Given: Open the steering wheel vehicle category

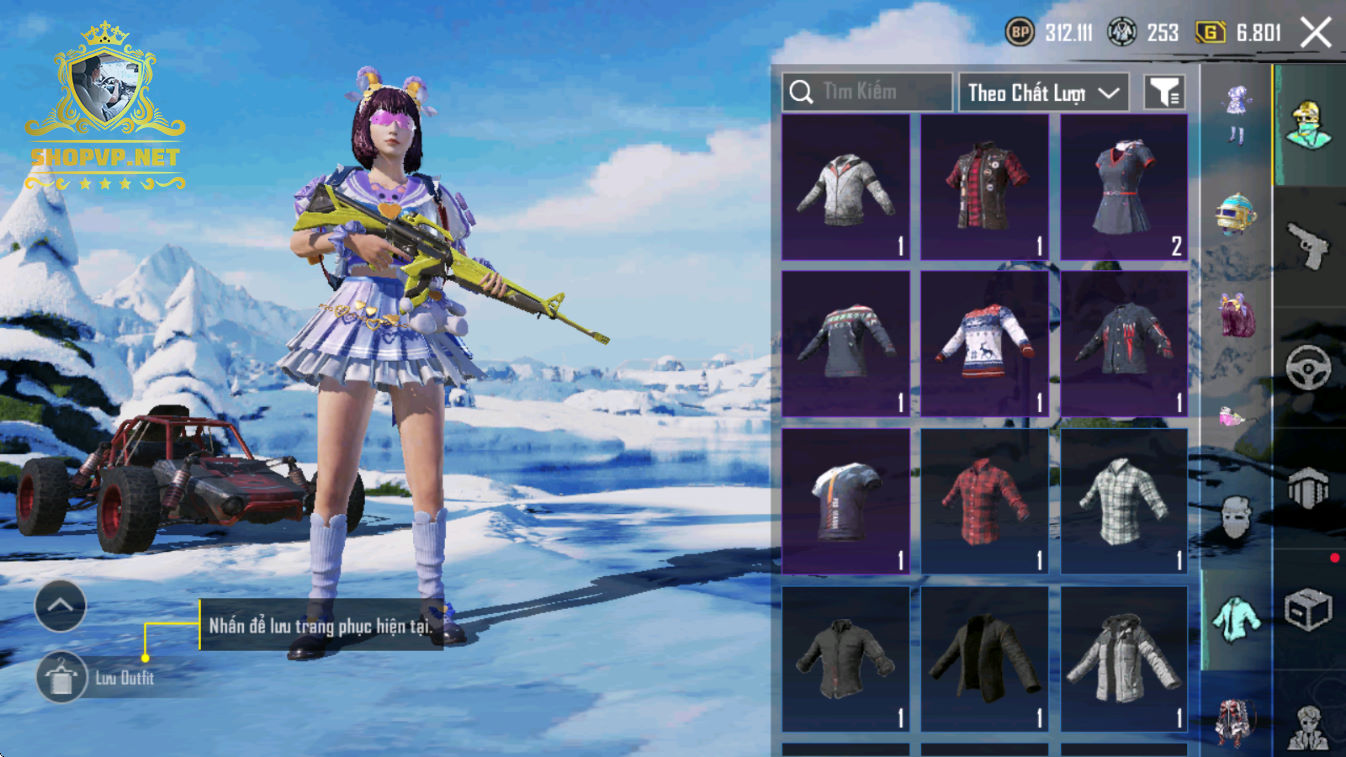Looking at the screenshot, I should coord(1309,367).
